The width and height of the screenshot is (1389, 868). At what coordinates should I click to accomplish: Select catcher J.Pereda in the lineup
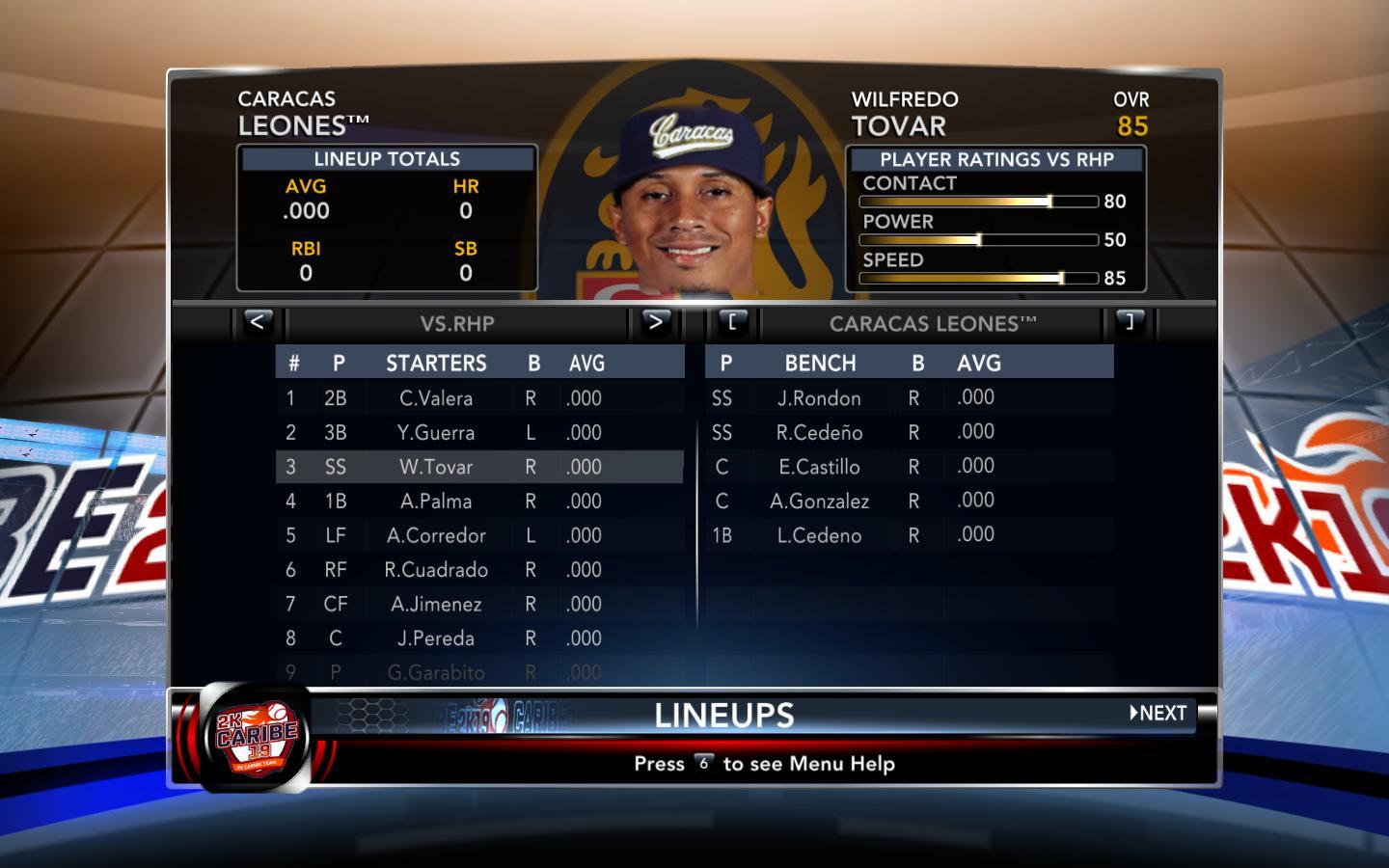[x=436, y=638]
